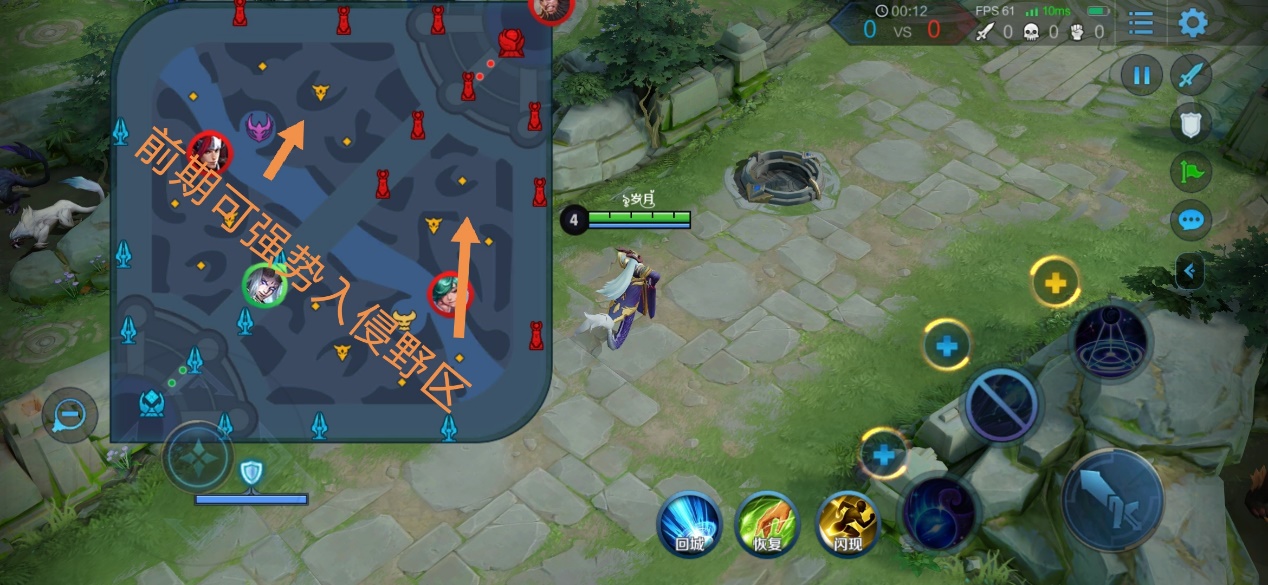Pause the match with the pause button

(1141, 75)
